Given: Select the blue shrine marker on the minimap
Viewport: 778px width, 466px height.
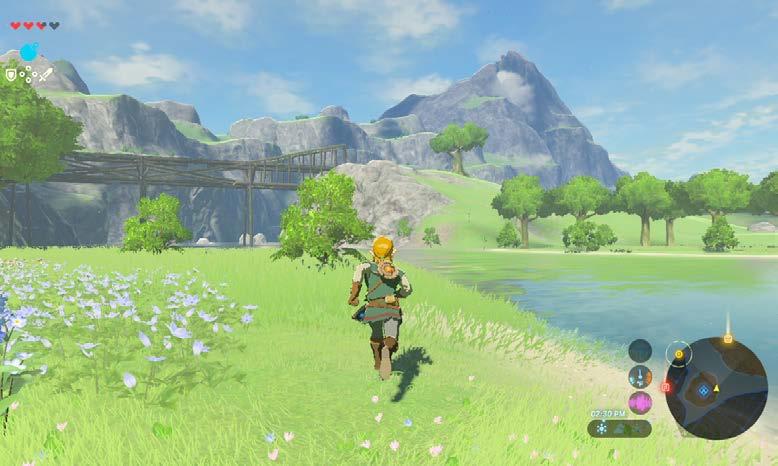Looking at the screenshot, I should [705, 390].
